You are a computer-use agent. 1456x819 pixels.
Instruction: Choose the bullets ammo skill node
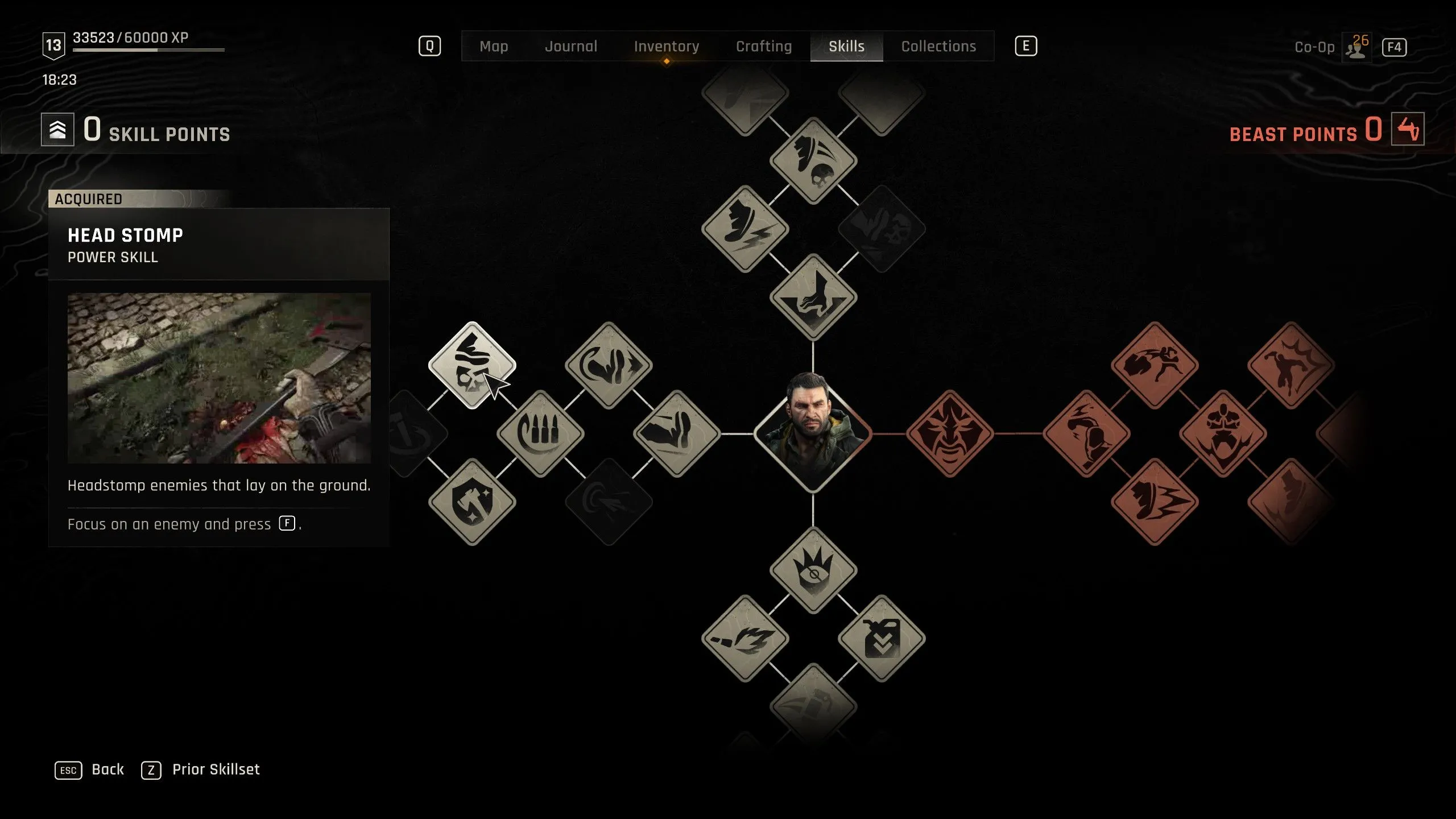point(540,433)
